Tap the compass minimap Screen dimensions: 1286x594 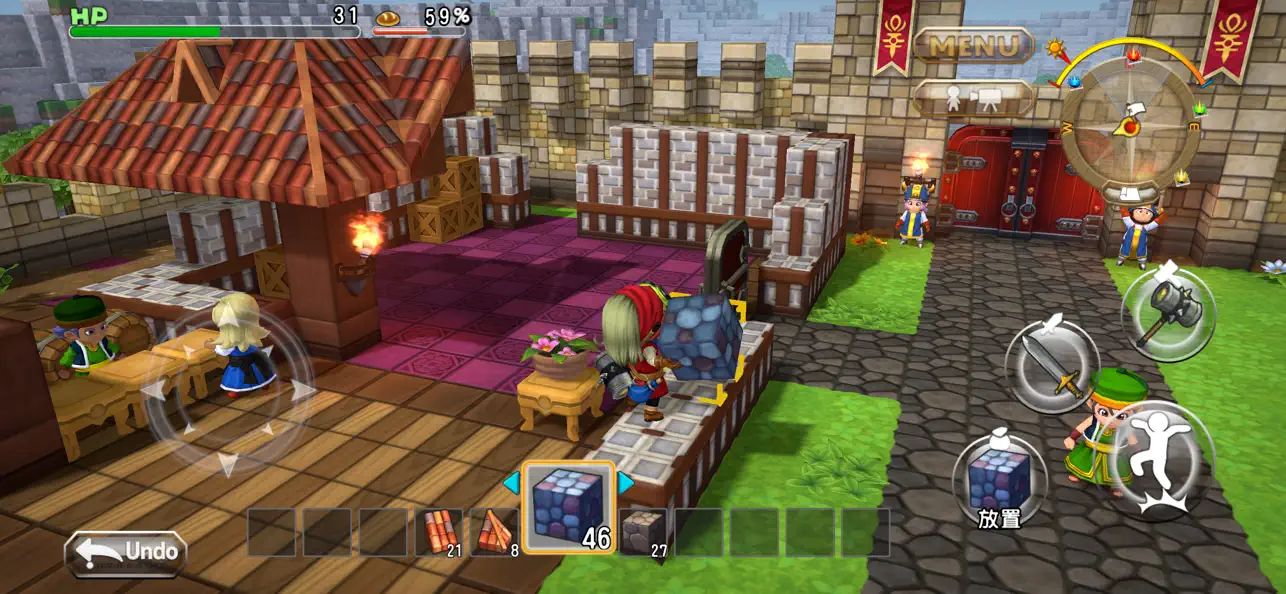(1130, 122)
